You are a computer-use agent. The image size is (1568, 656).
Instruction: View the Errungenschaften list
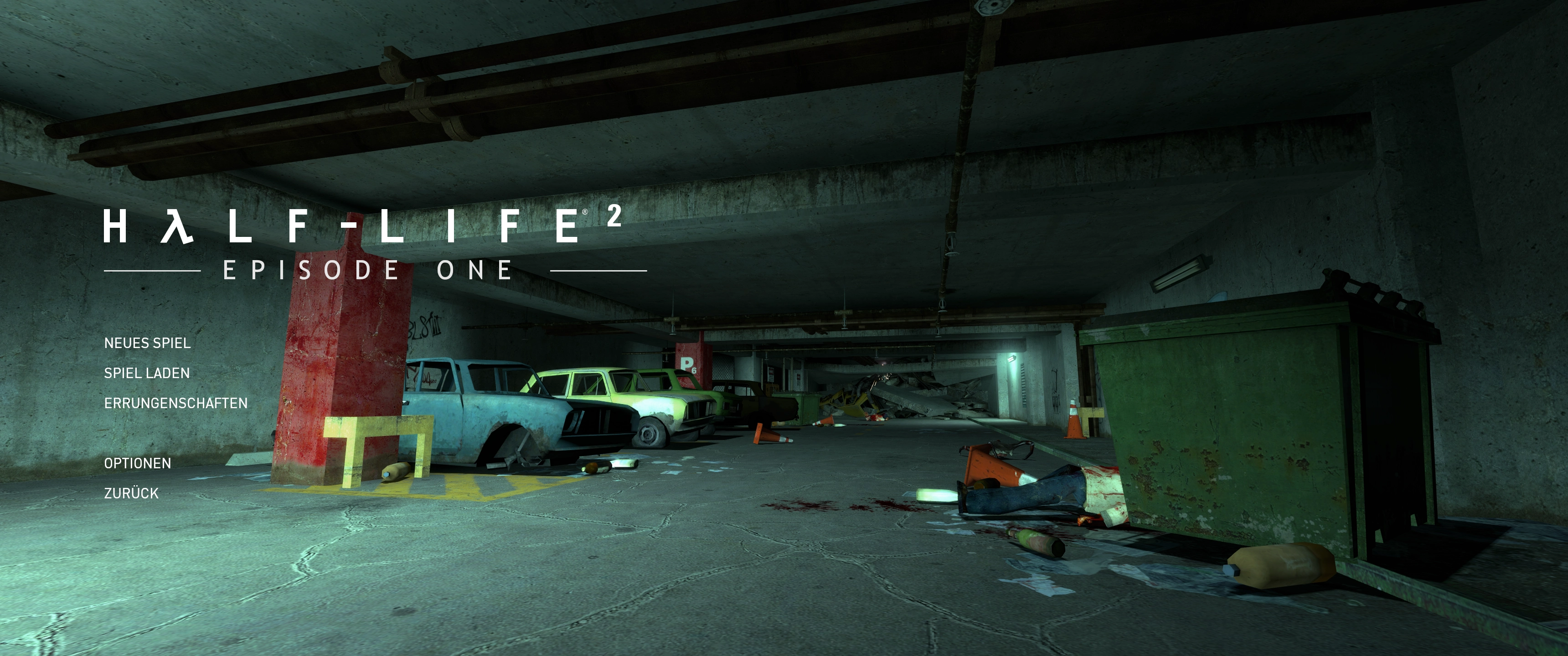pos(175,403)
